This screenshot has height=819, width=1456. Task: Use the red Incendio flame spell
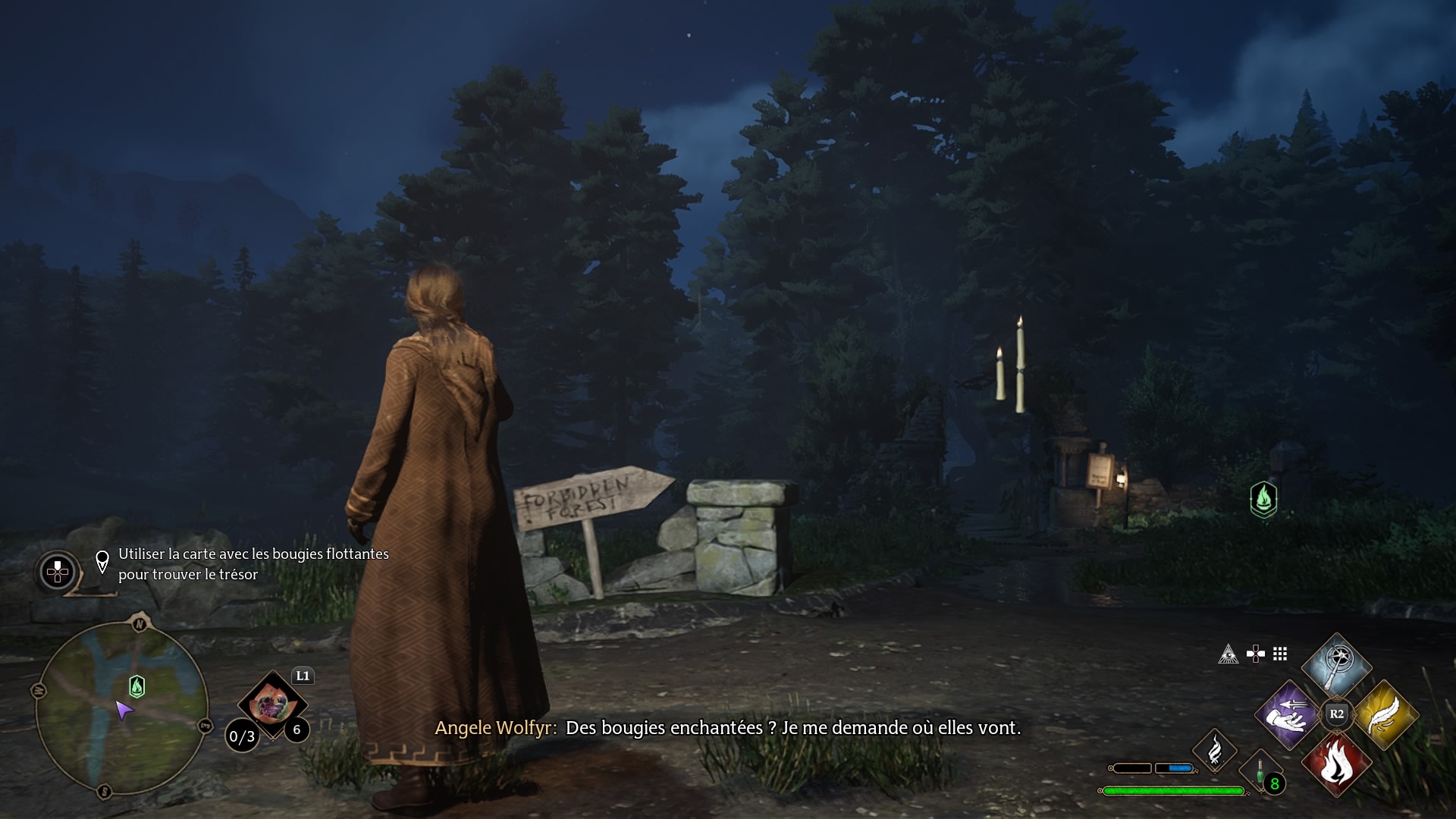[1336, 764]
